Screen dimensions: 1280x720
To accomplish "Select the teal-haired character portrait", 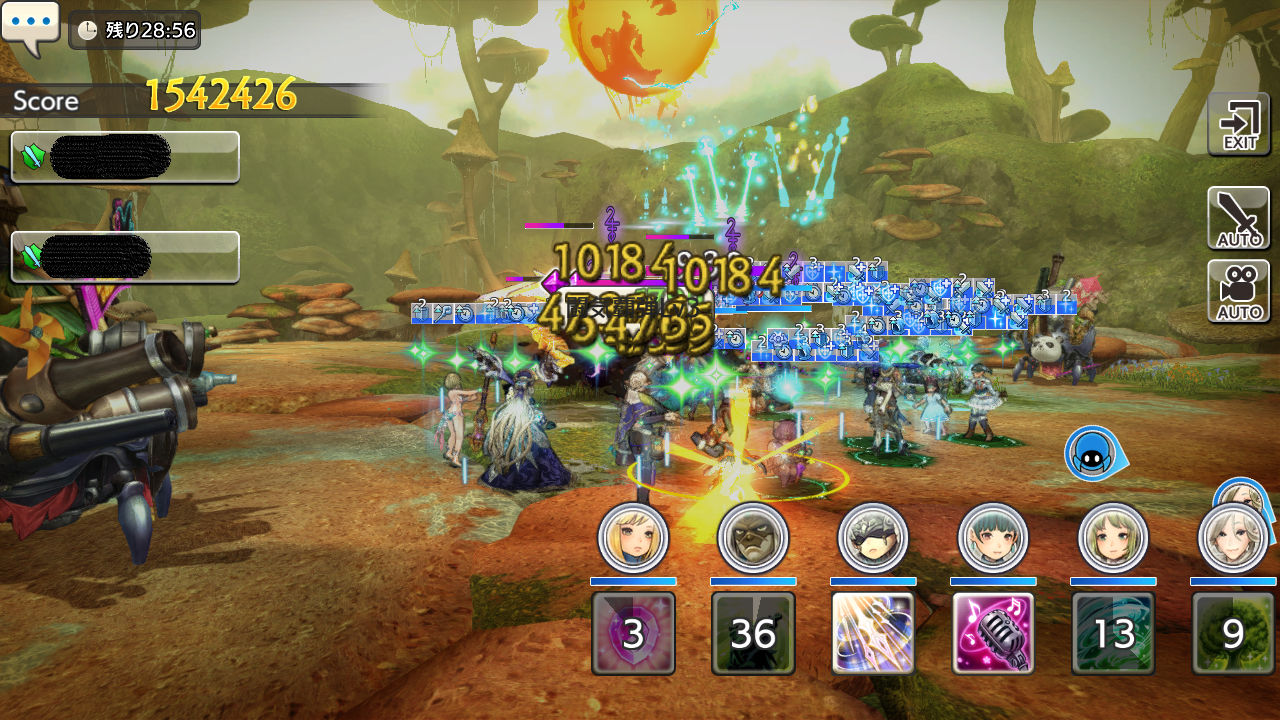I will pos(993,538).
